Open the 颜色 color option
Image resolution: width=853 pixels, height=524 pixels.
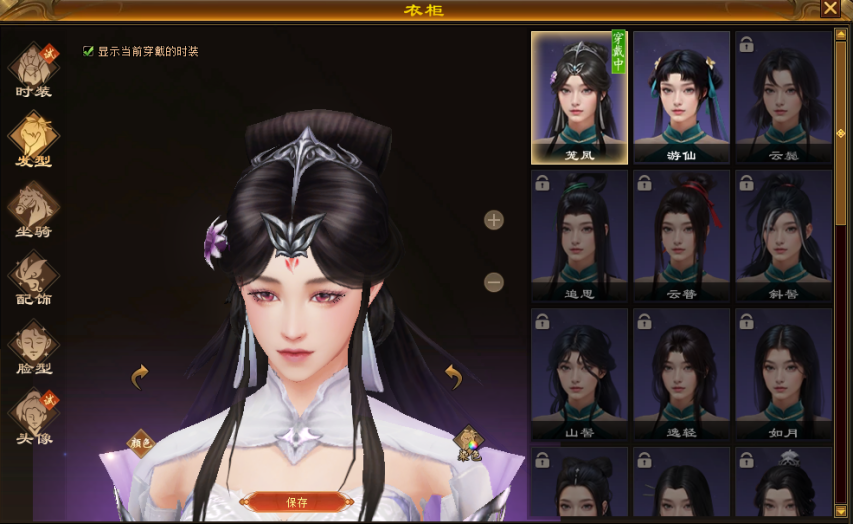pyautogui.click(x=141, y=441)
